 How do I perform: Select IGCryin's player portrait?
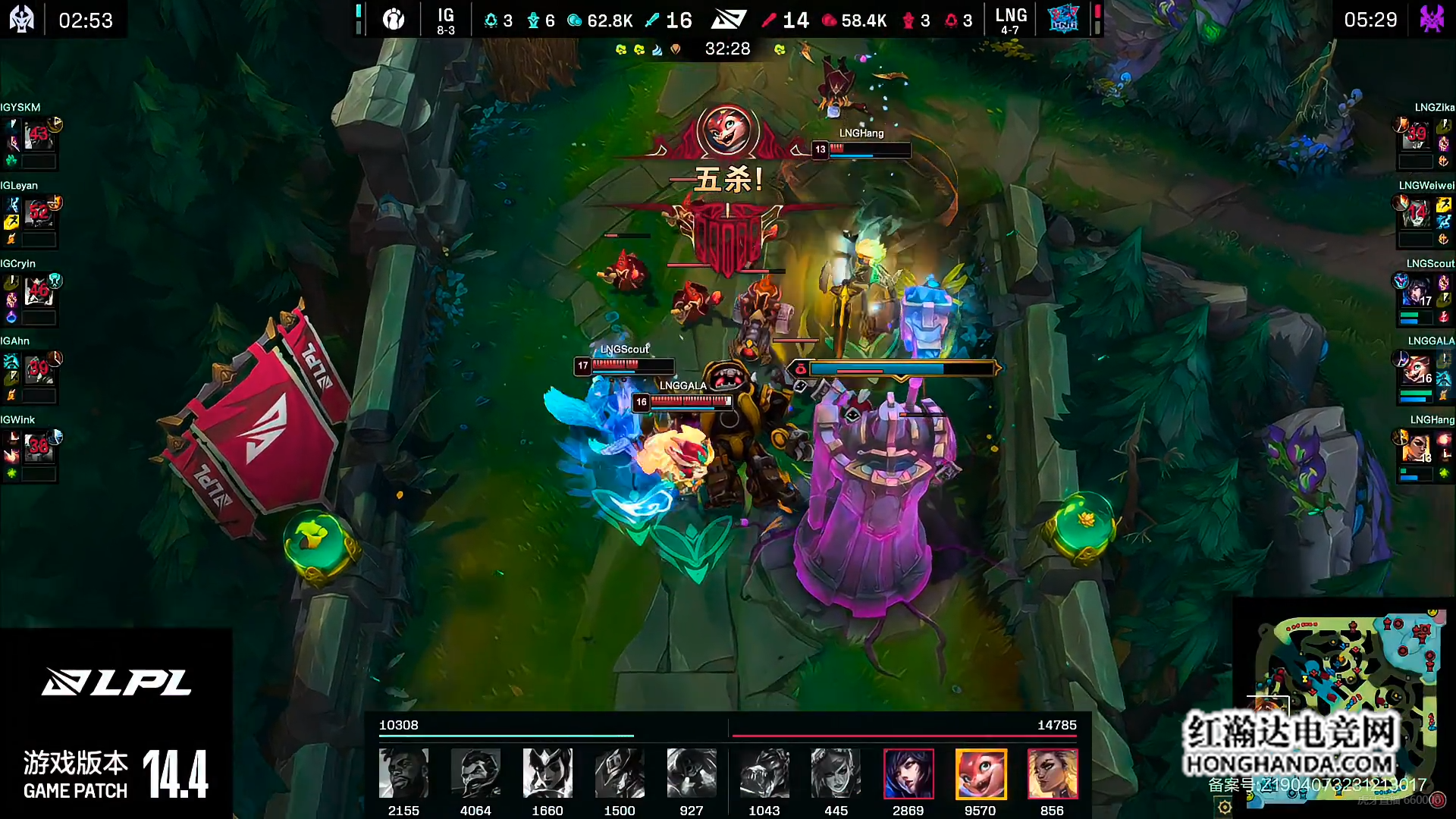(x=38, y=292)
